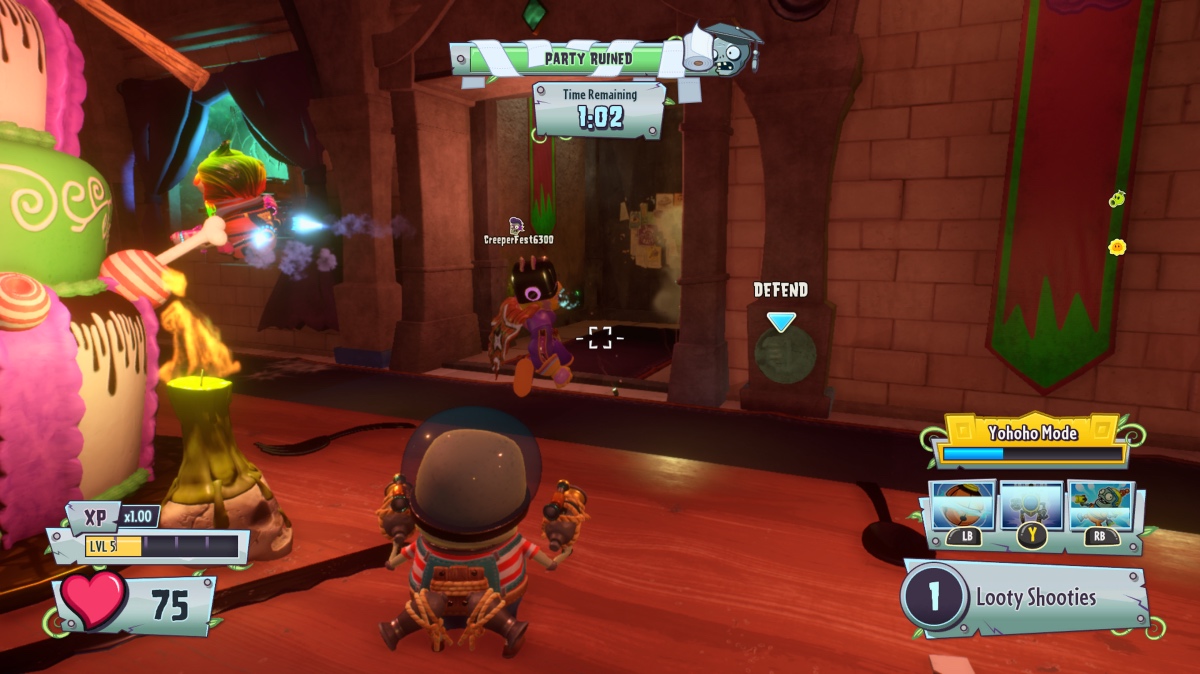Viewport: 1200px width, 674px height.
Task: Click the DEFEND objective marker
Action: (x=781, y=322)
